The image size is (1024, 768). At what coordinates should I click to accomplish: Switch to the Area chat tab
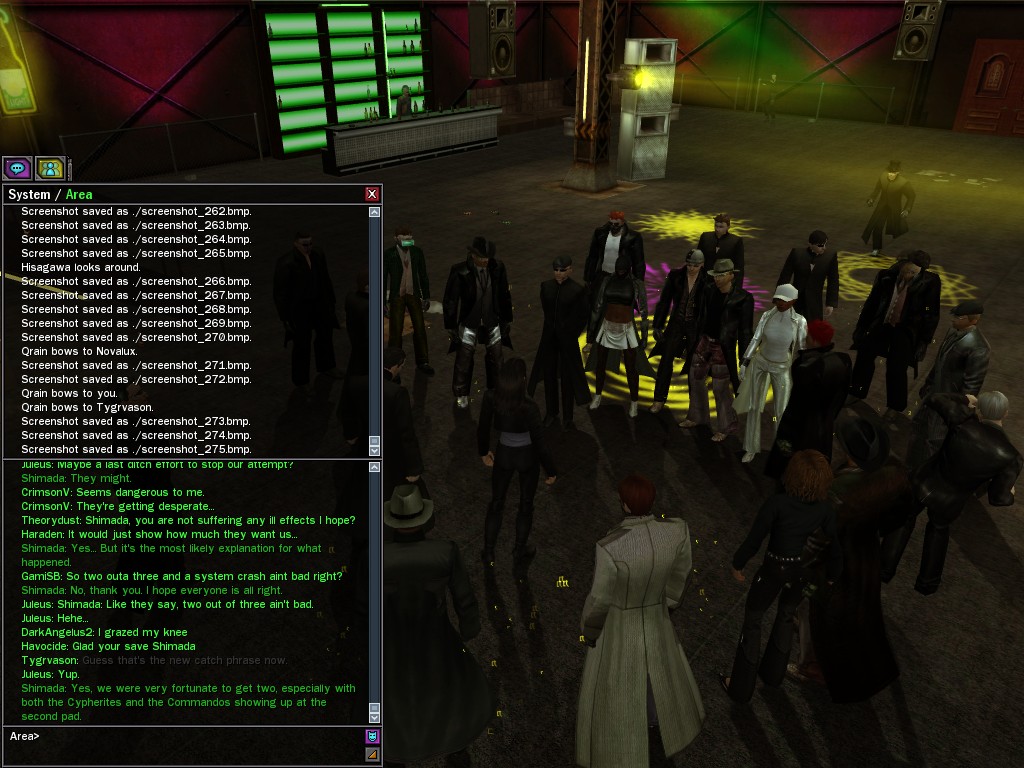[79, 195]
